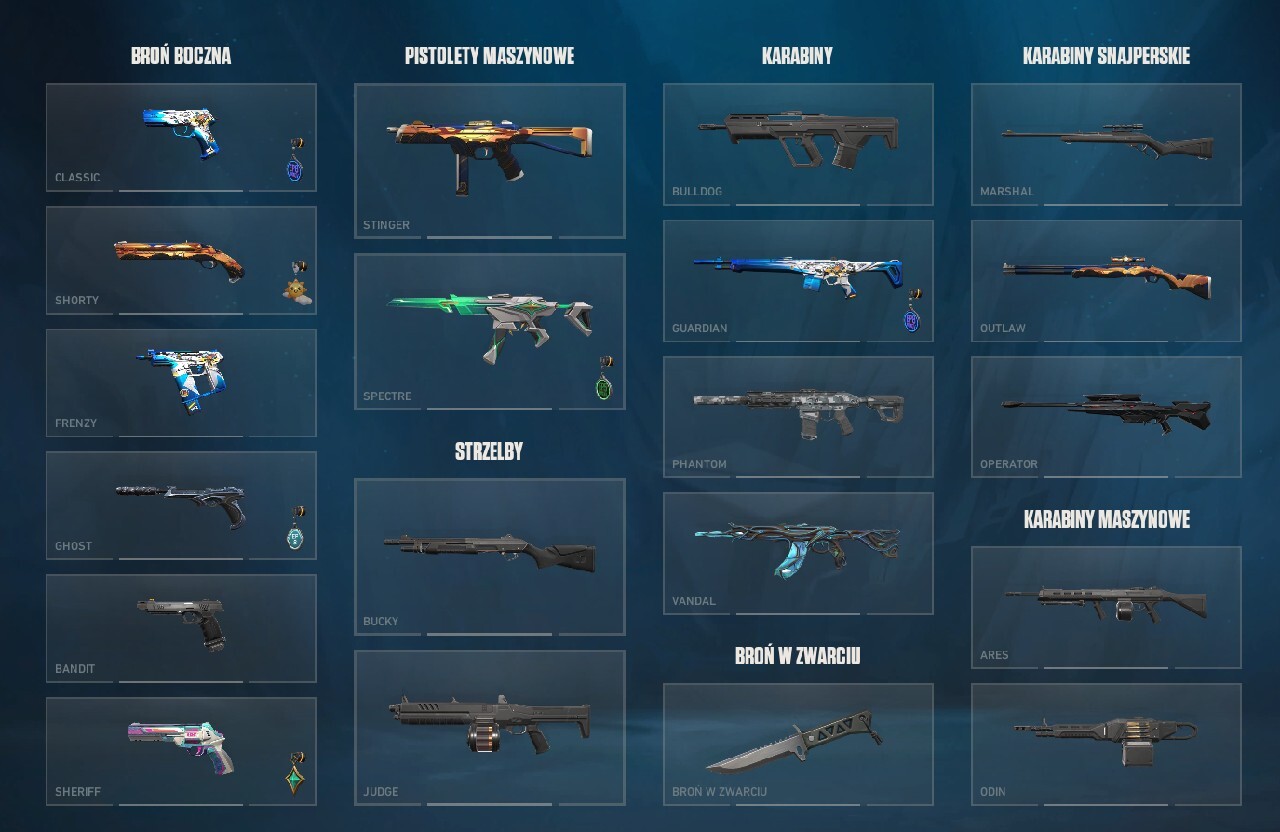
Task: Select the Classic sidearm slot
Action: coord(181,137)
